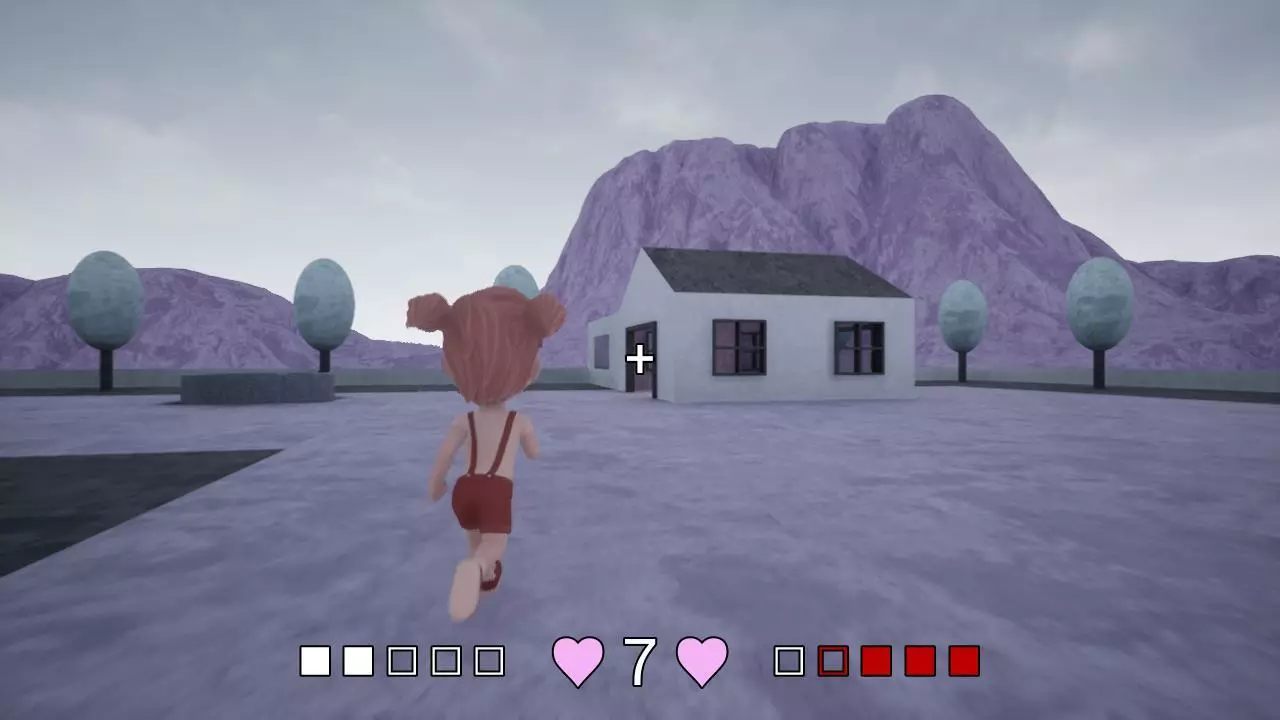
Task: Click the number 7 counter between the hearts
Action: coord(638,659)
